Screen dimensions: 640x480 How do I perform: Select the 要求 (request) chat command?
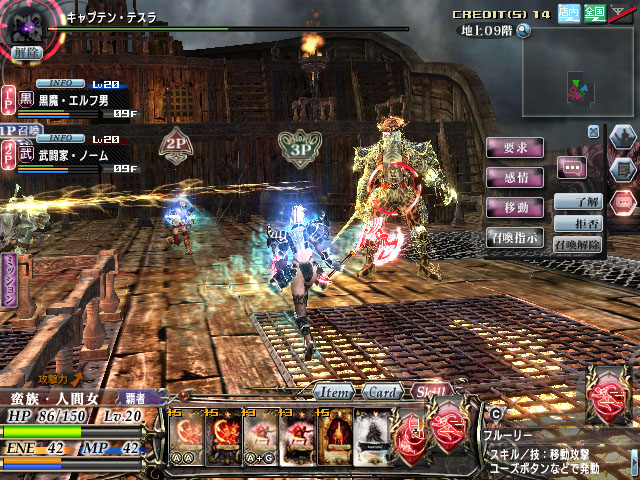pos(515,147)
